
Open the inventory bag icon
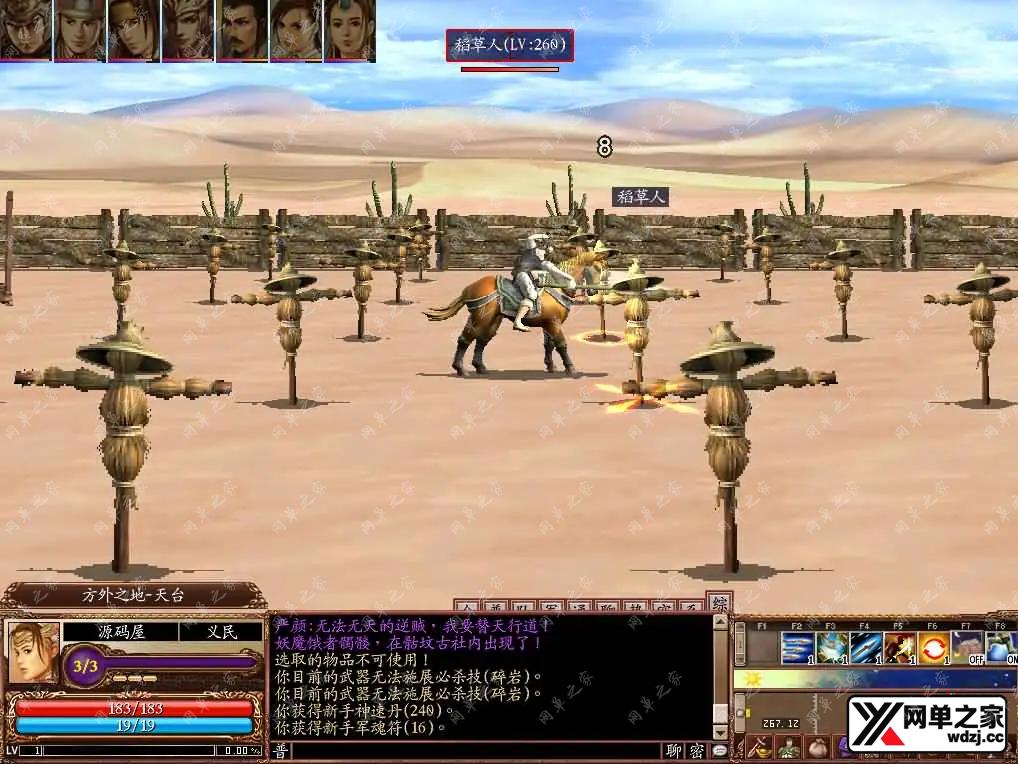pos(817,747)
